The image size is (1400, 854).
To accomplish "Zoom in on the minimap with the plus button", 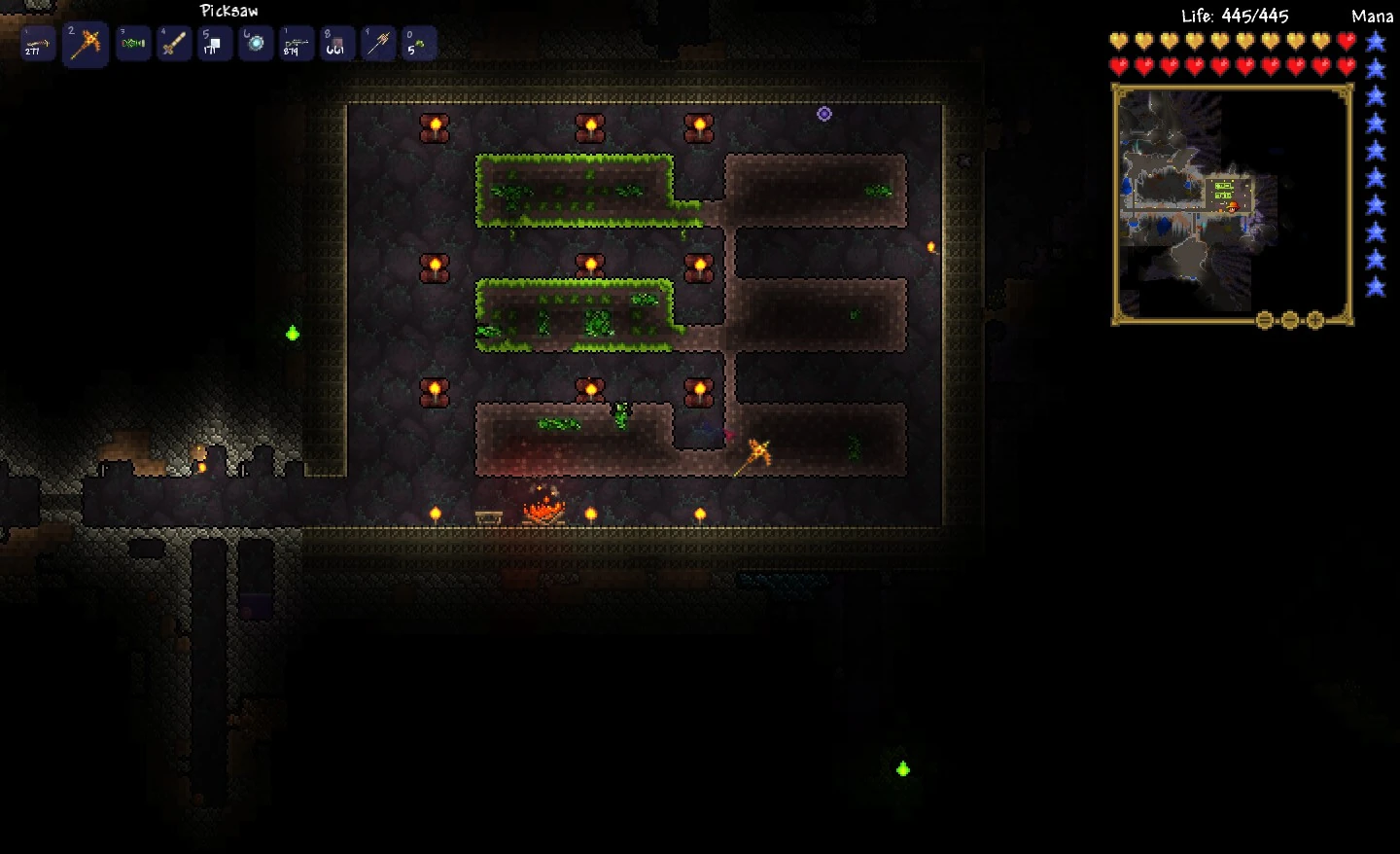I will coord(1315,318).
